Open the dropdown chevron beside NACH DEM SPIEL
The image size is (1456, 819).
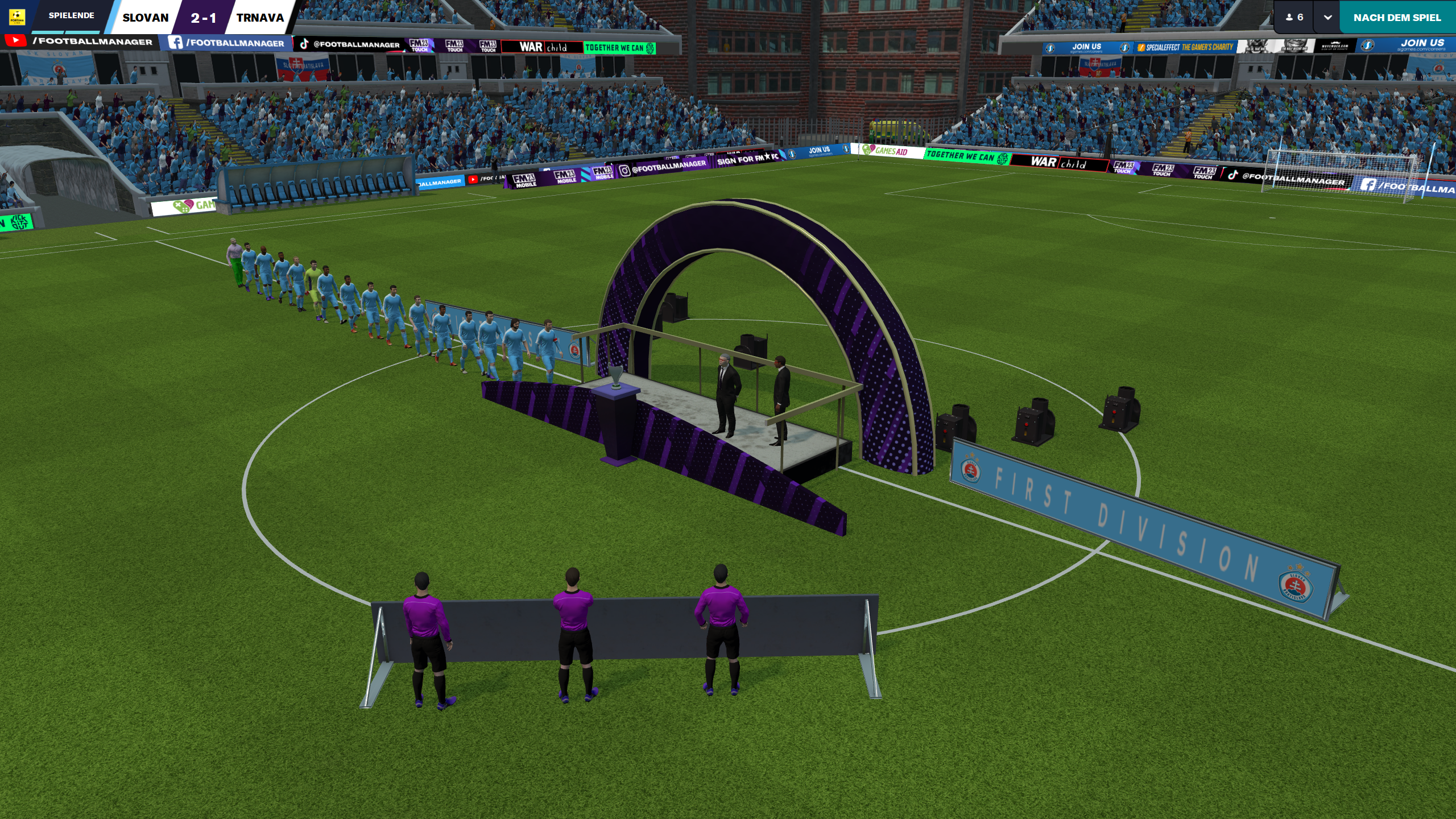coord(1327,18)
